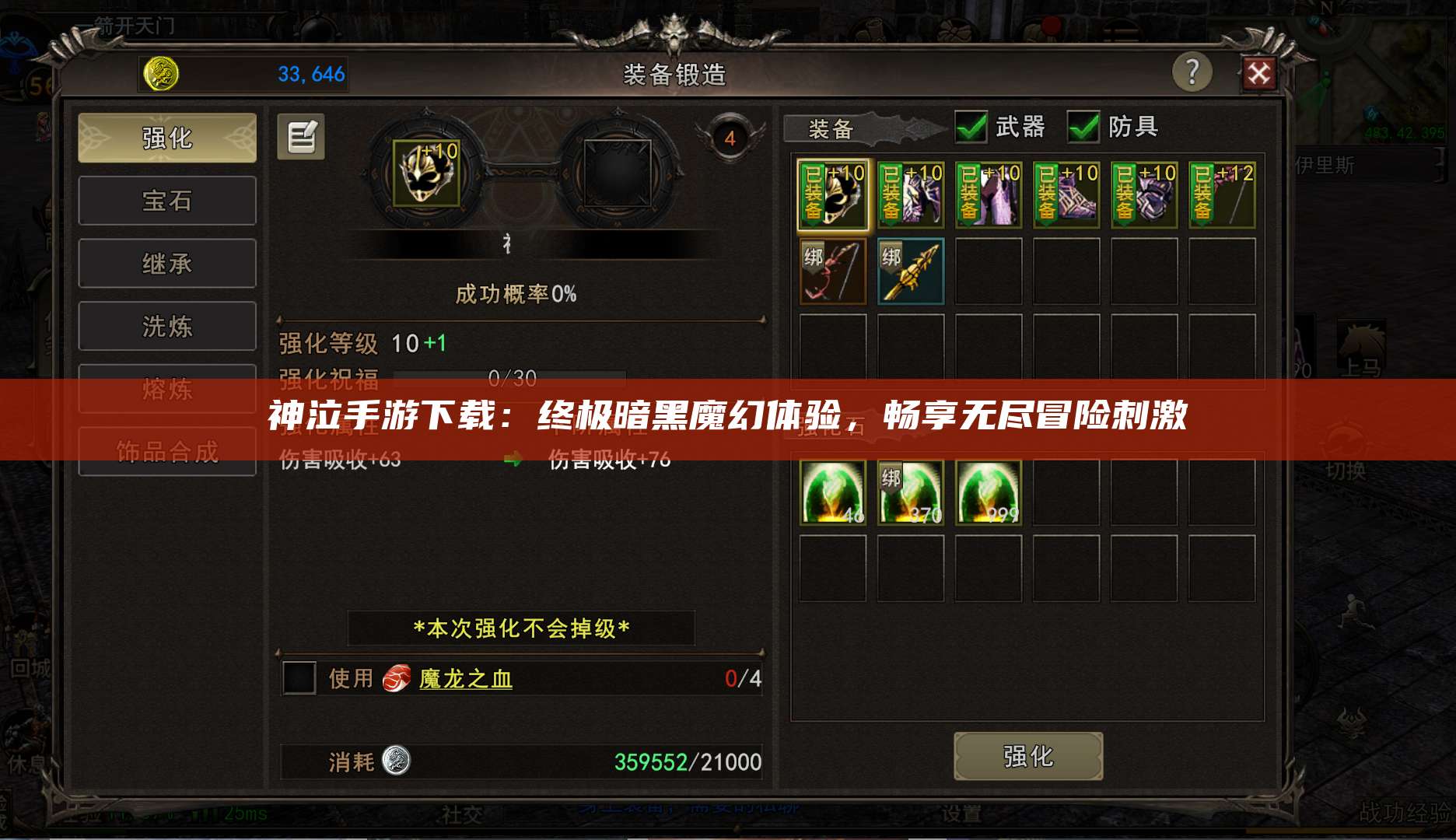Click the help question mark icon
This screenshot has width=1456, height=840.
[1192, 72]
